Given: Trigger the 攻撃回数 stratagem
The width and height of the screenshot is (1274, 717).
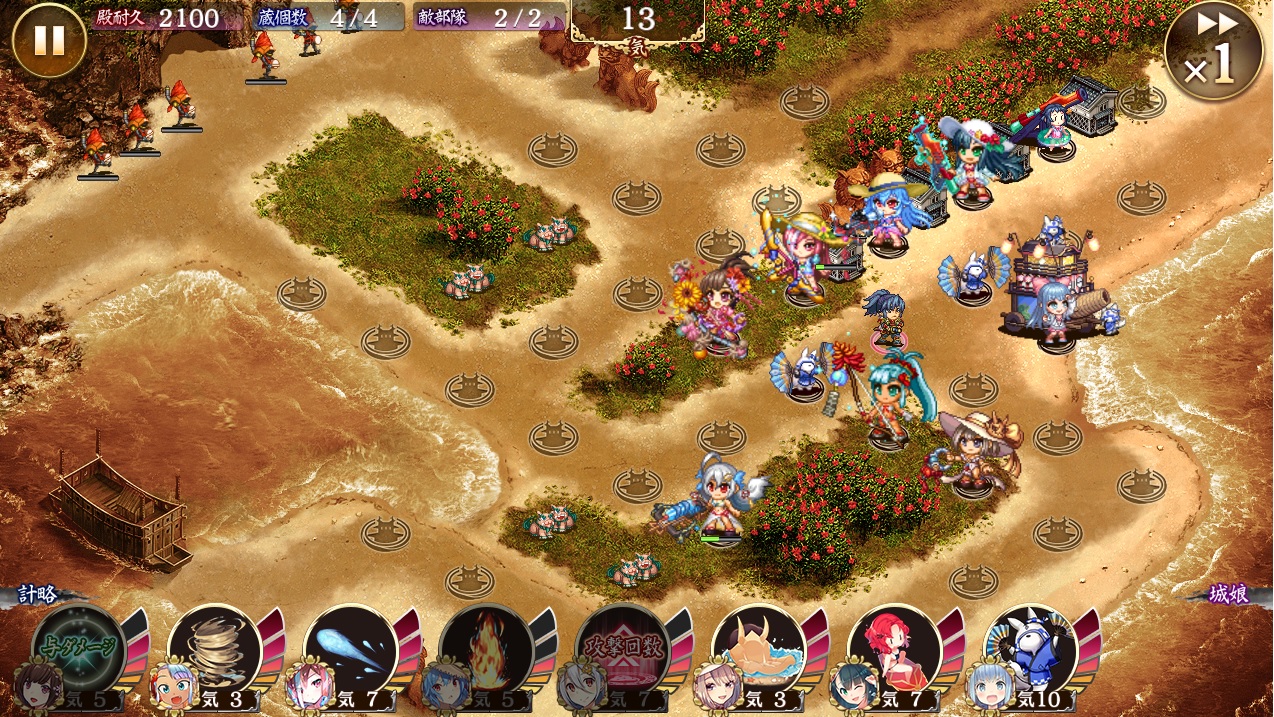Looking at the screenshot, I should coord(622,651).
